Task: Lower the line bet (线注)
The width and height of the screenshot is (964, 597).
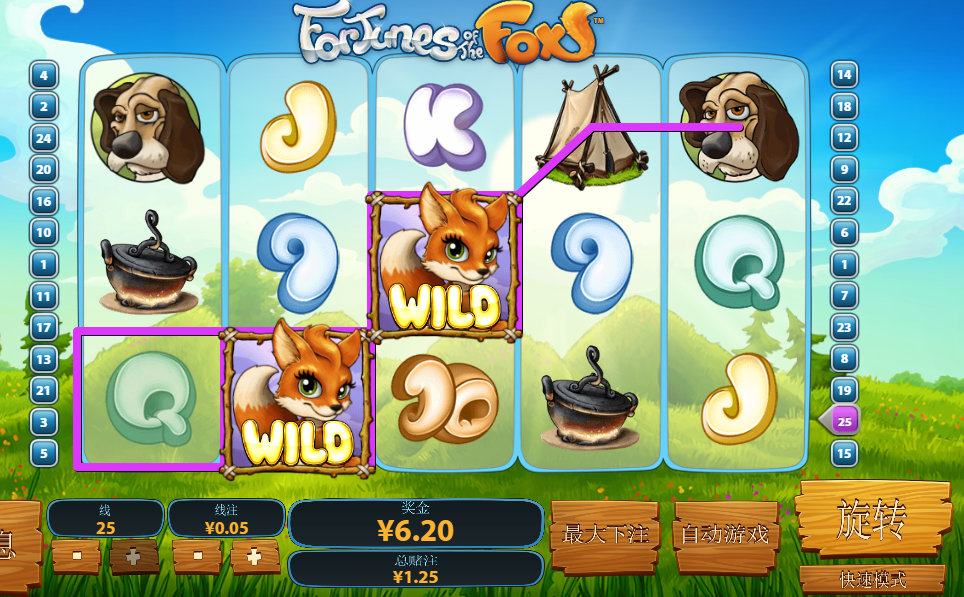Action: 197,555
